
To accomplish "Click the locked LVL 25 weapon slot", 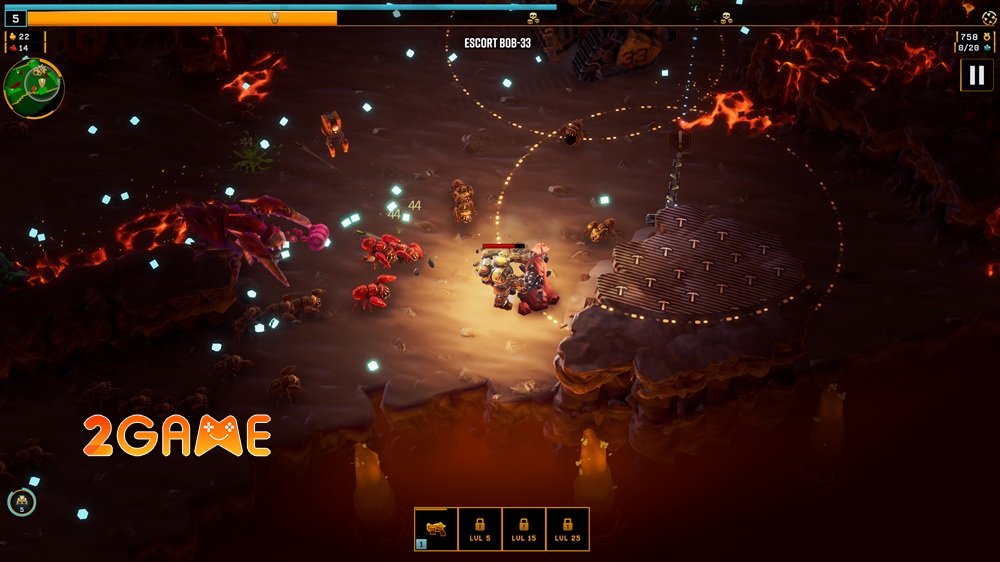I will (x=567, y=529).
